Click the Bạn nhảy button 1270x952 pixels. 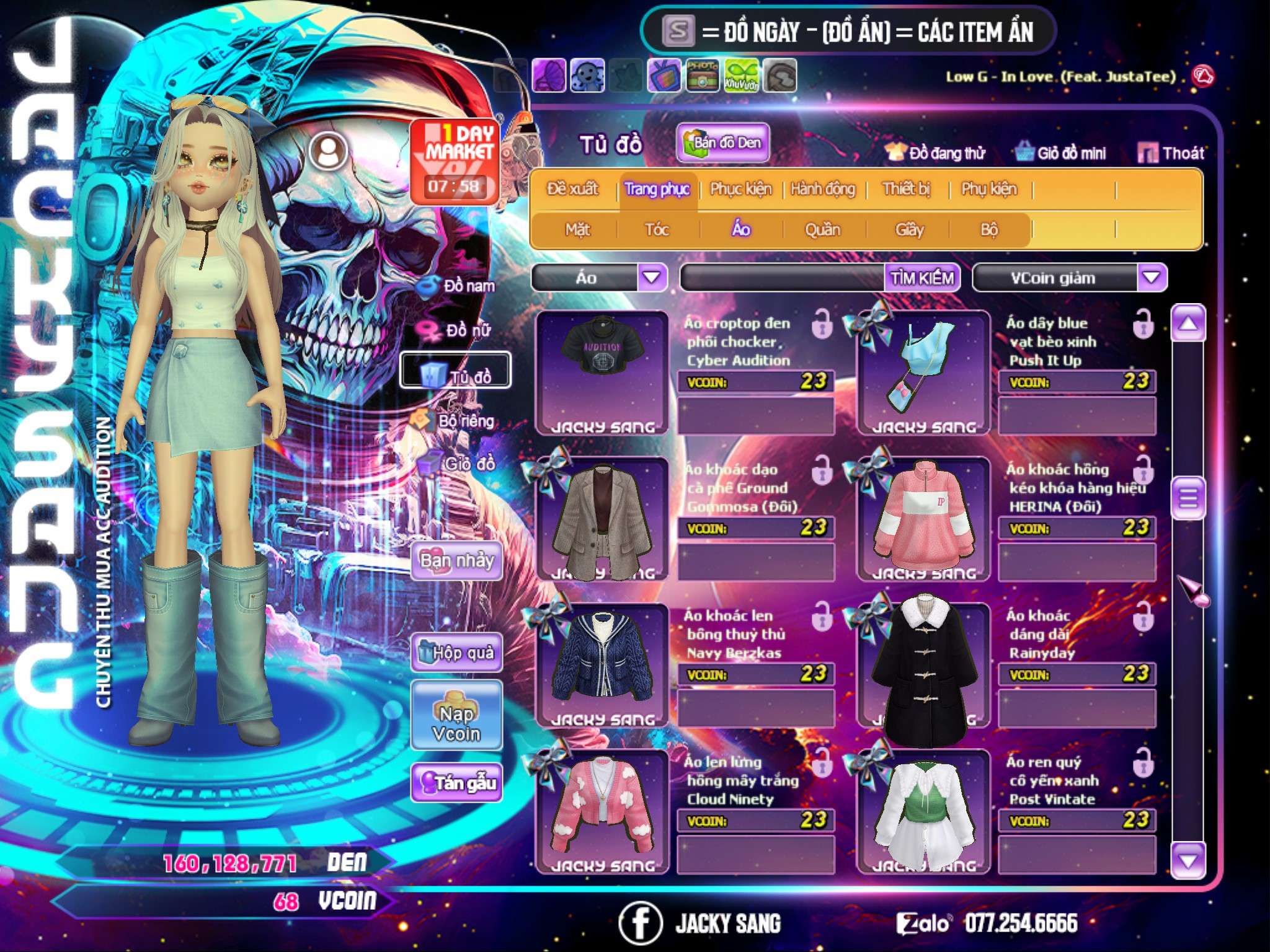(456, 561)
